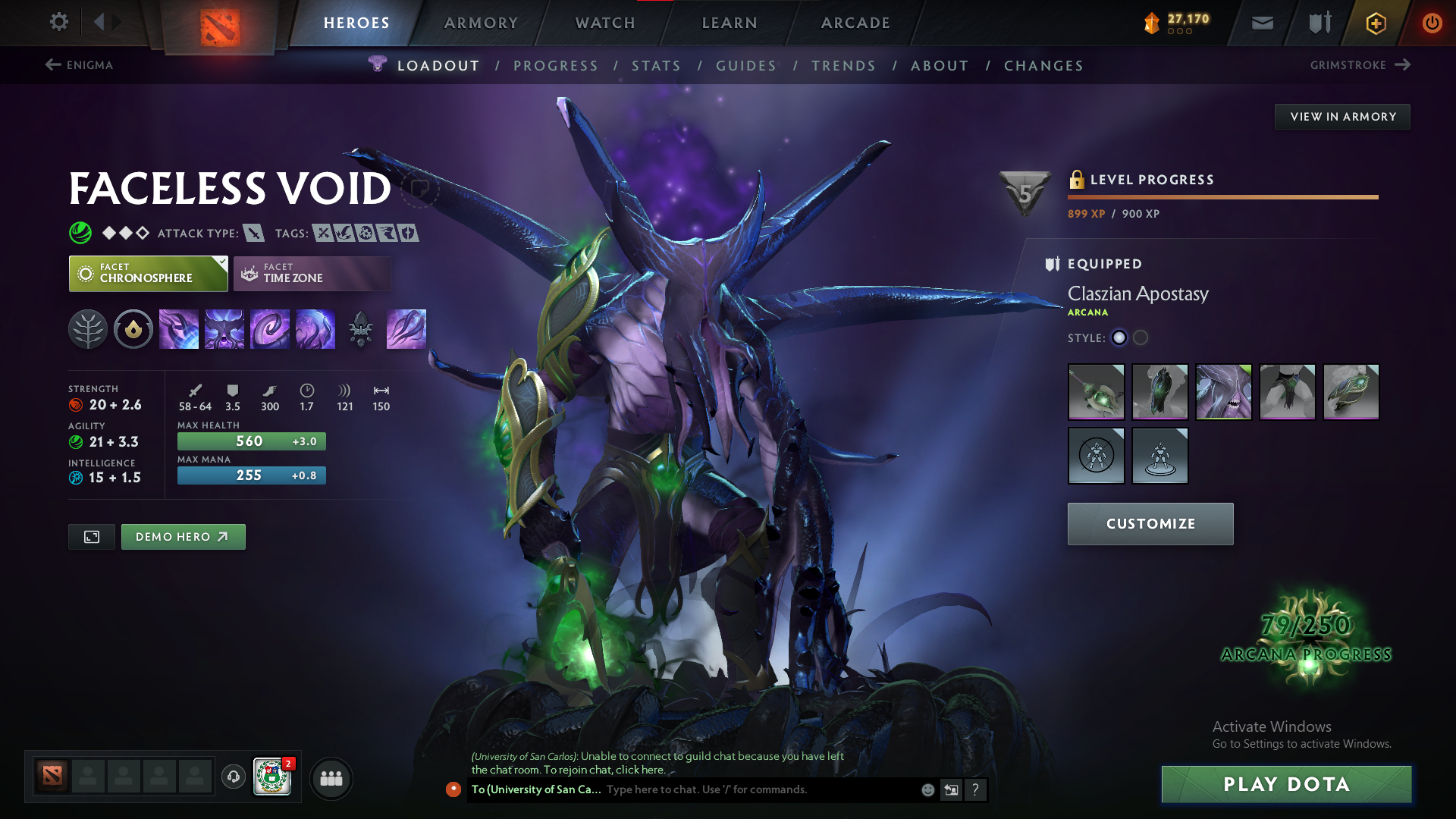1456x819 pixels.
Task: Switch to the second Arcana style option
Action: pyautogui.click(x=1141, y=338)
